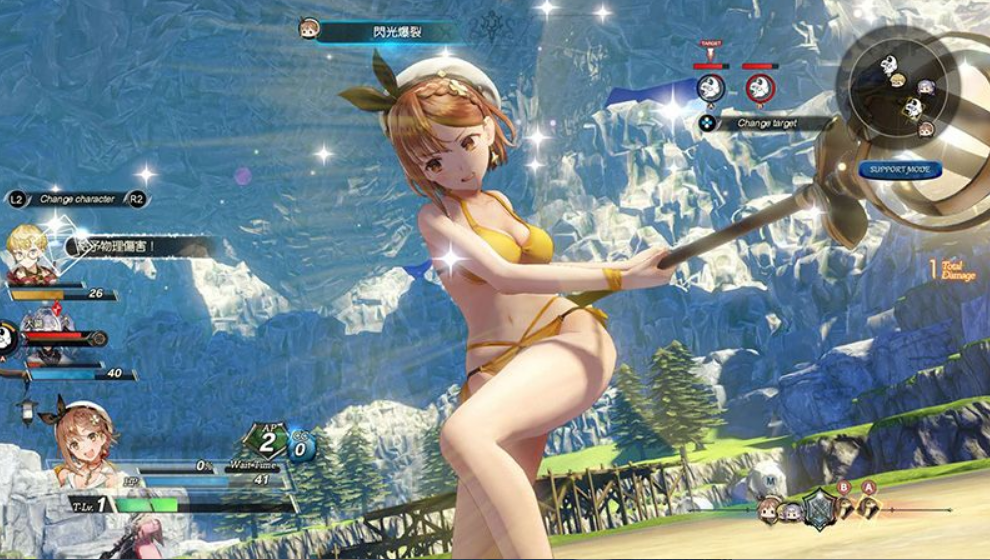Click the crest emblem on the turn timeline
Image resolution: width=990 pixels, height=560 pixels.
(x=818, y=508)
